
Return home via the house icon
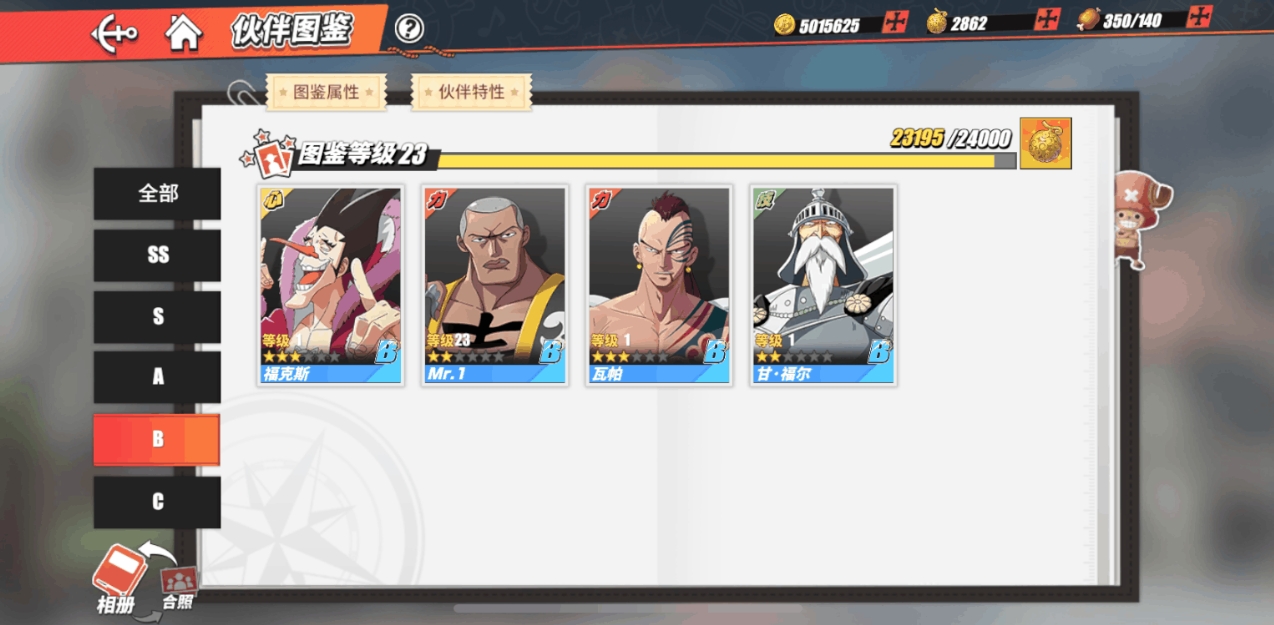(x=183, y=32)
